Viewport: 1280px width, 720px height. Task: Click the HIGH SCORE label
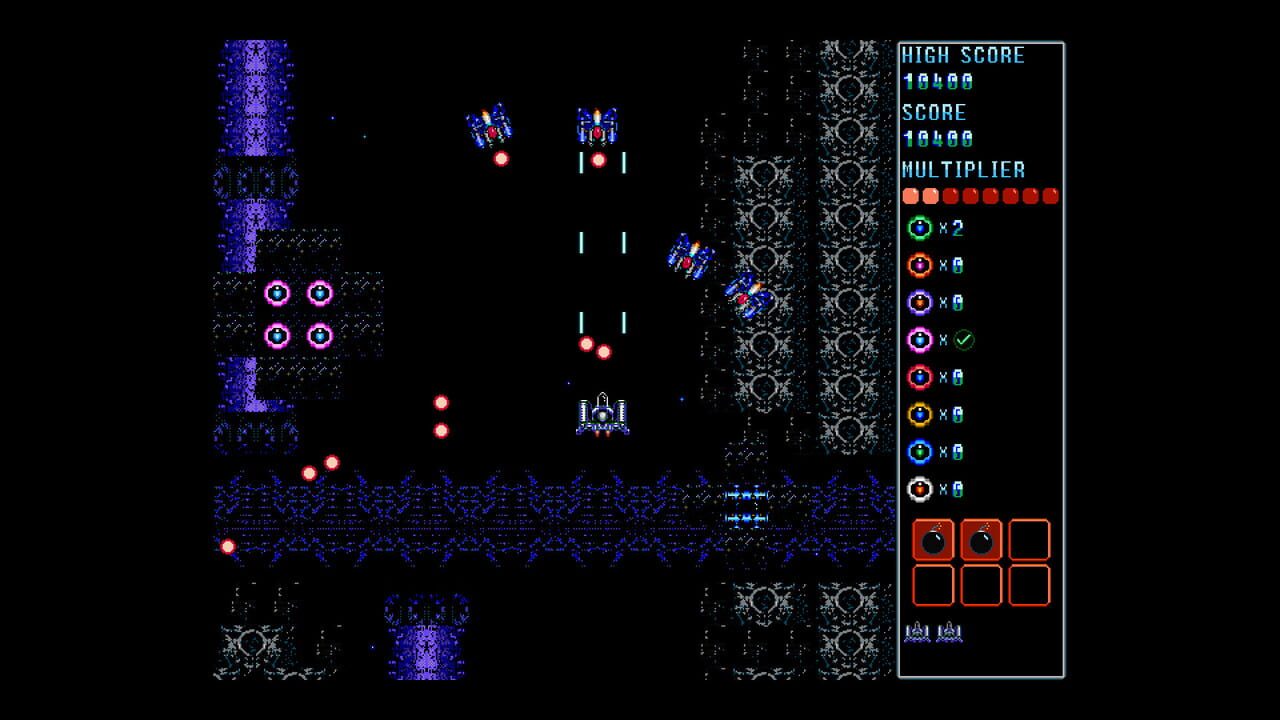[x=962, y=55]
